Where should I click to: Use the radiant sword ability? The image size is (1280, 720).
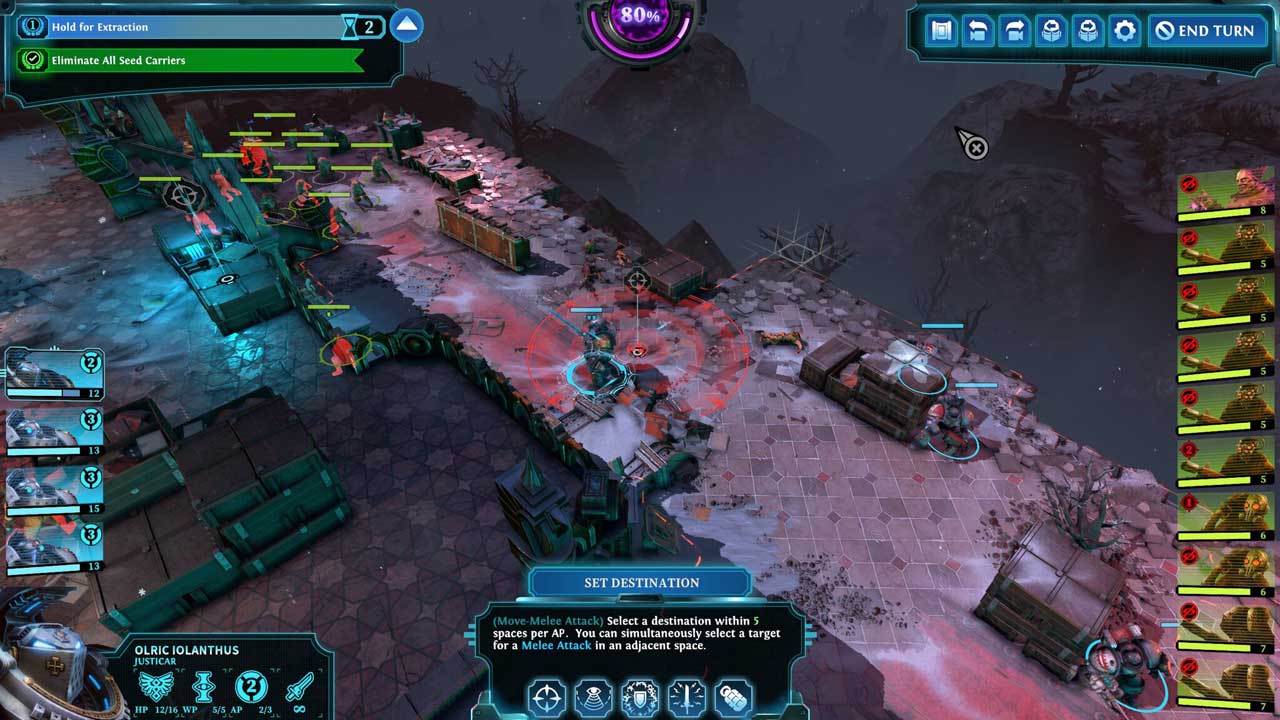(x=687, y=697)
